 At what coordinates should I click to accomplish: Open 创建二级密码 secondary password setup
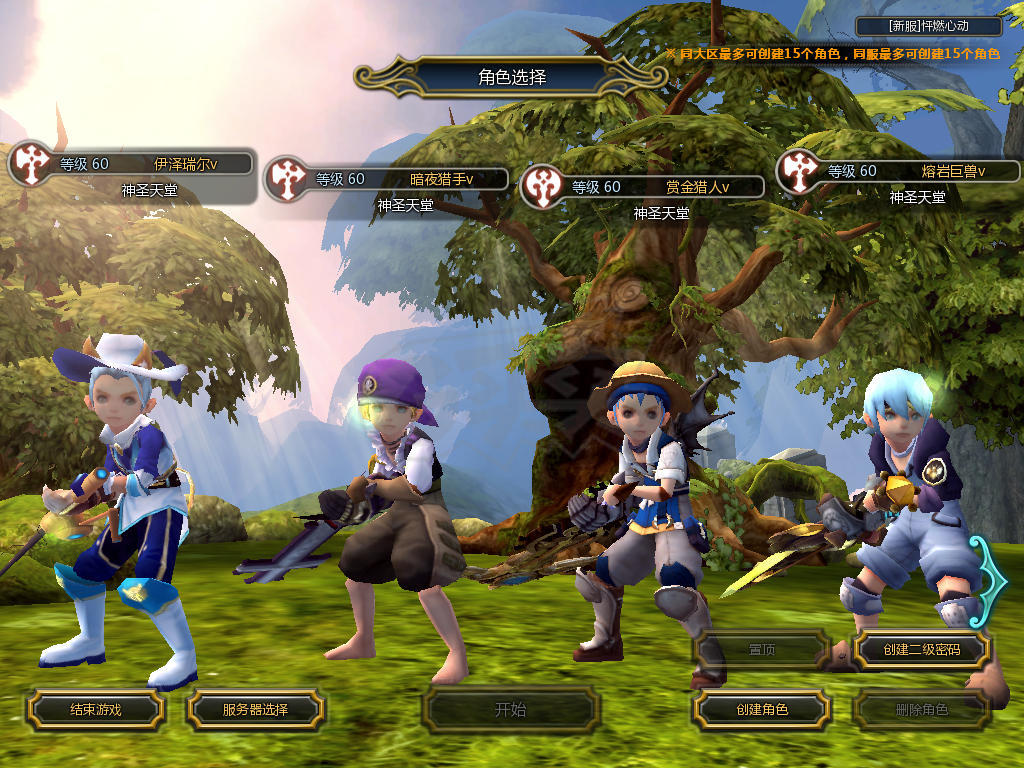921,650
